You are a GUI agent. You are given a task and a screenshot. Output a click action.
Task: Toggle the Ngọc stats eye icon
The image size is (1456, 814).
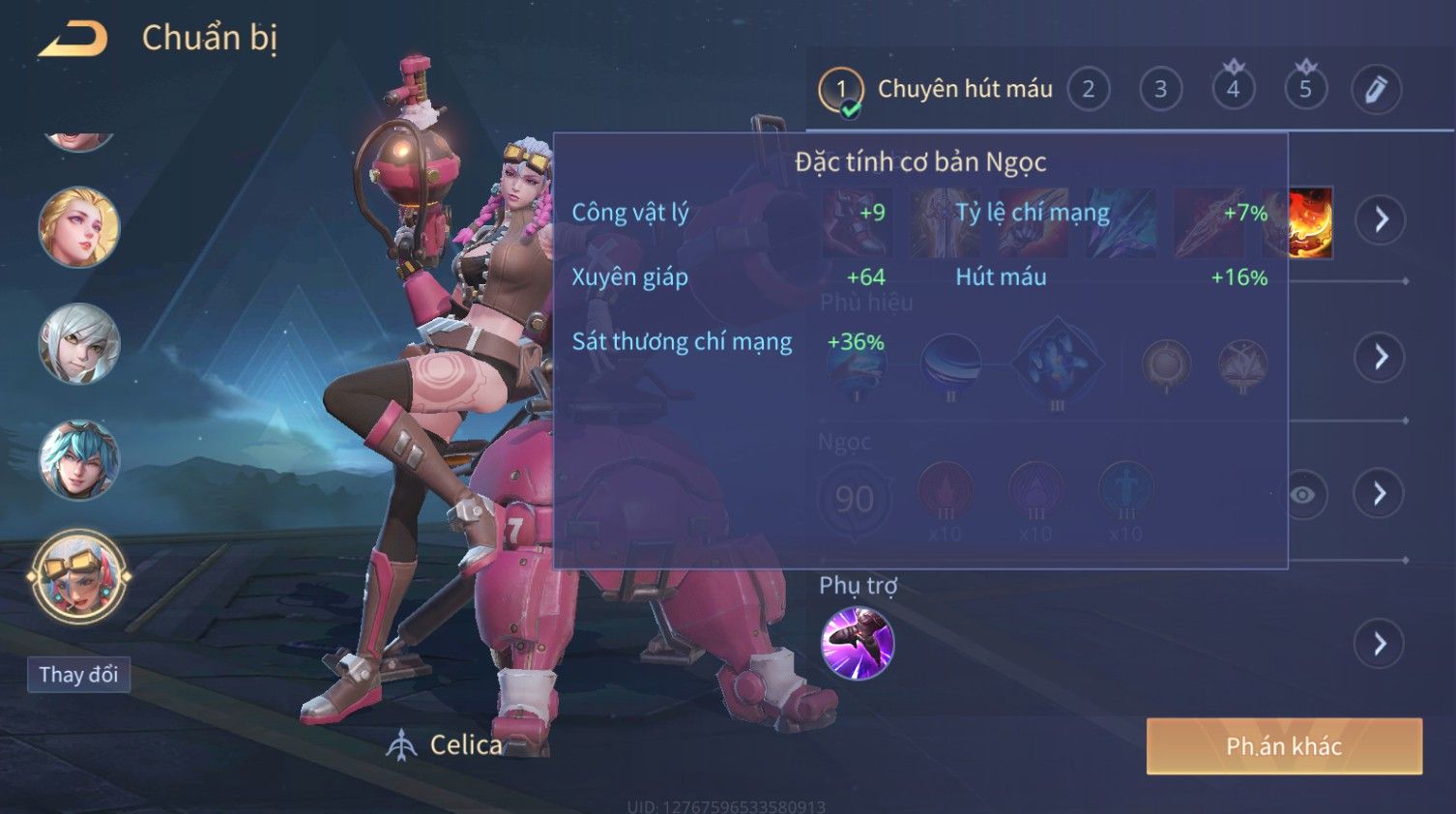click(x=1303, y=495)
